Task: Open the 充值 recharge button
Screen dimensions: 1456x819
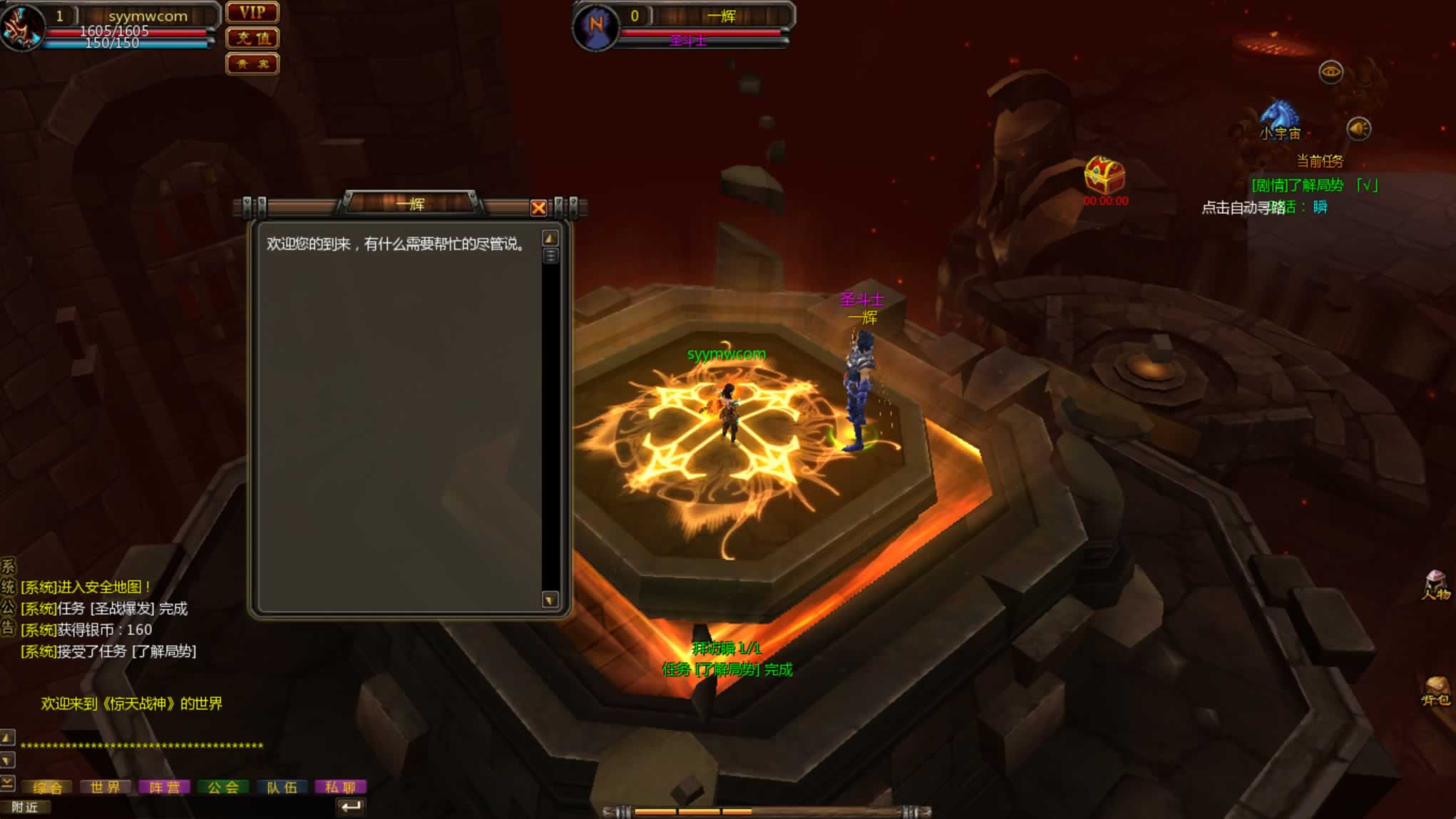Action: coord(252,38)
